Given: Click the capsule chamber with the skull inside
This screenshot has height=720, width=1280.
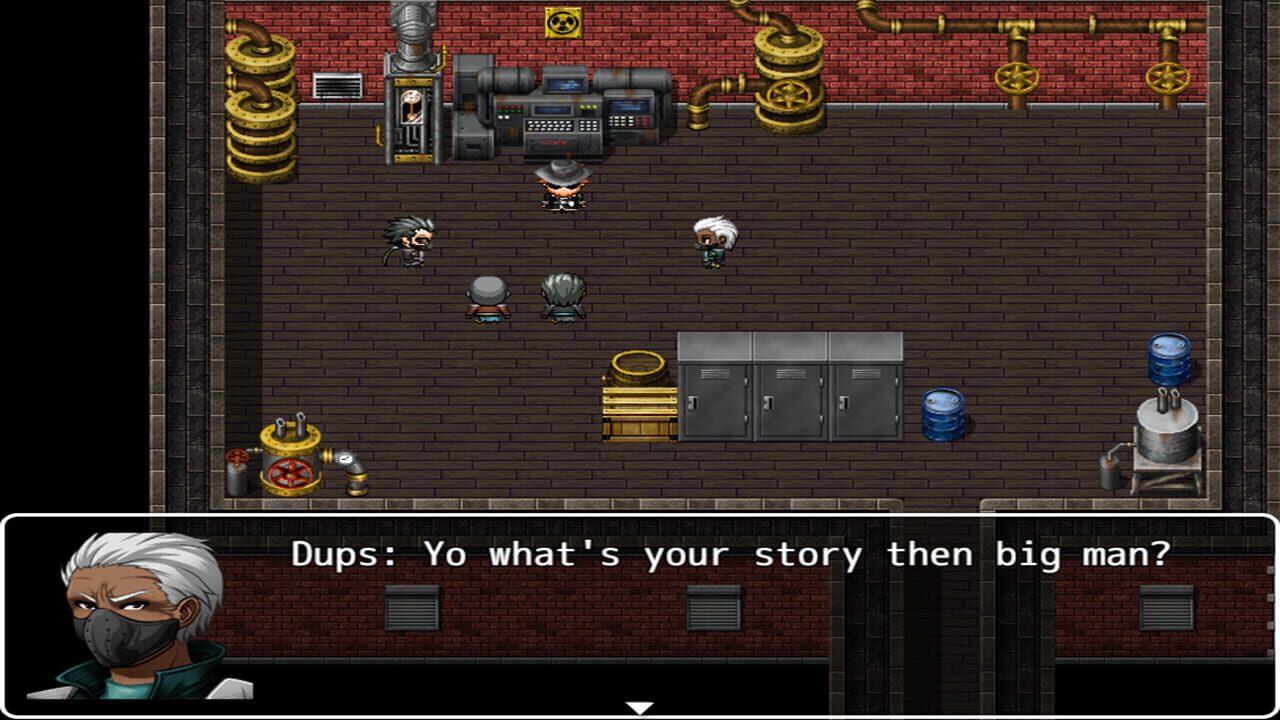Looking at the screenshot, I should [x=413, y=105].
